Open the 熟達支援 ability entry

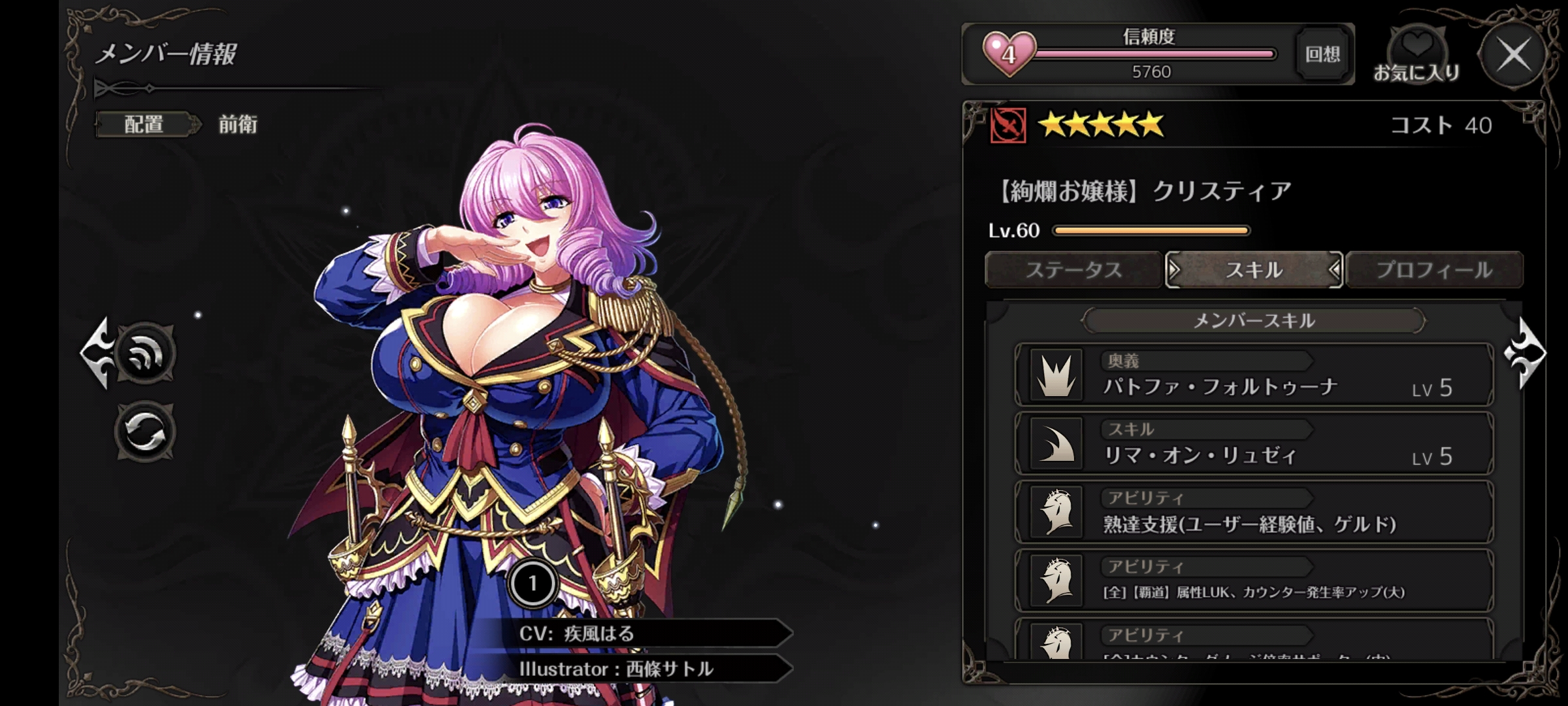1254,513
